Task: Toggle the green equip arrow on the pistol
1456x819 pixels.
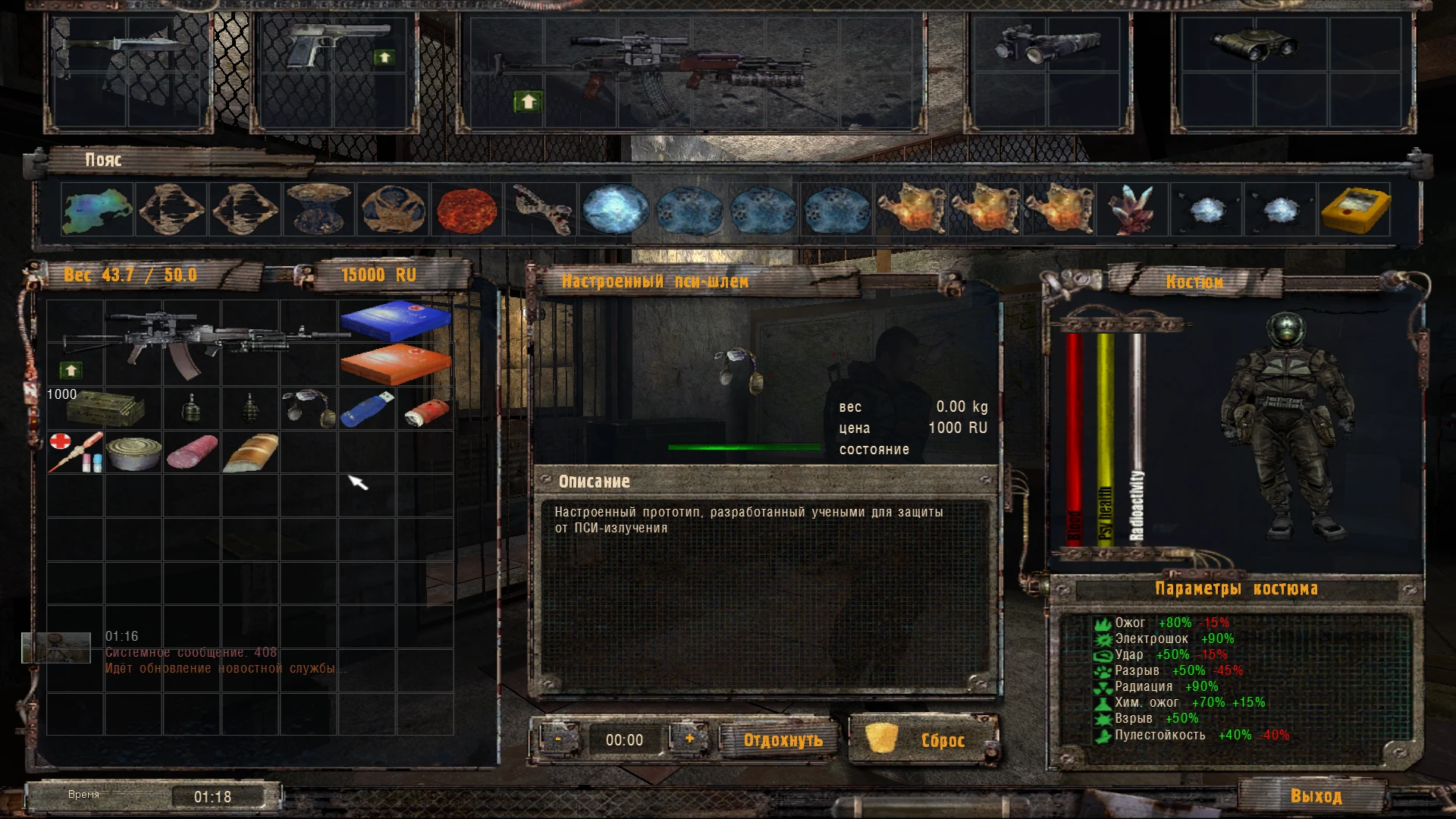Action: click(386, 57)
